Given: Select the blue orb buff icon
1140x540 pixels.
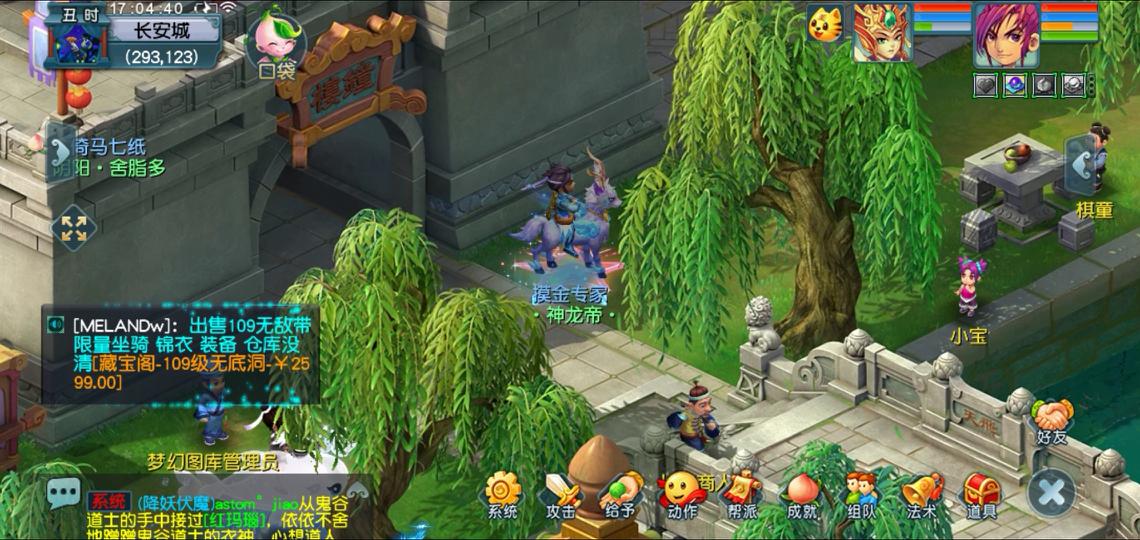Looking at the screenshot, I should click(x=1015, y=86).
